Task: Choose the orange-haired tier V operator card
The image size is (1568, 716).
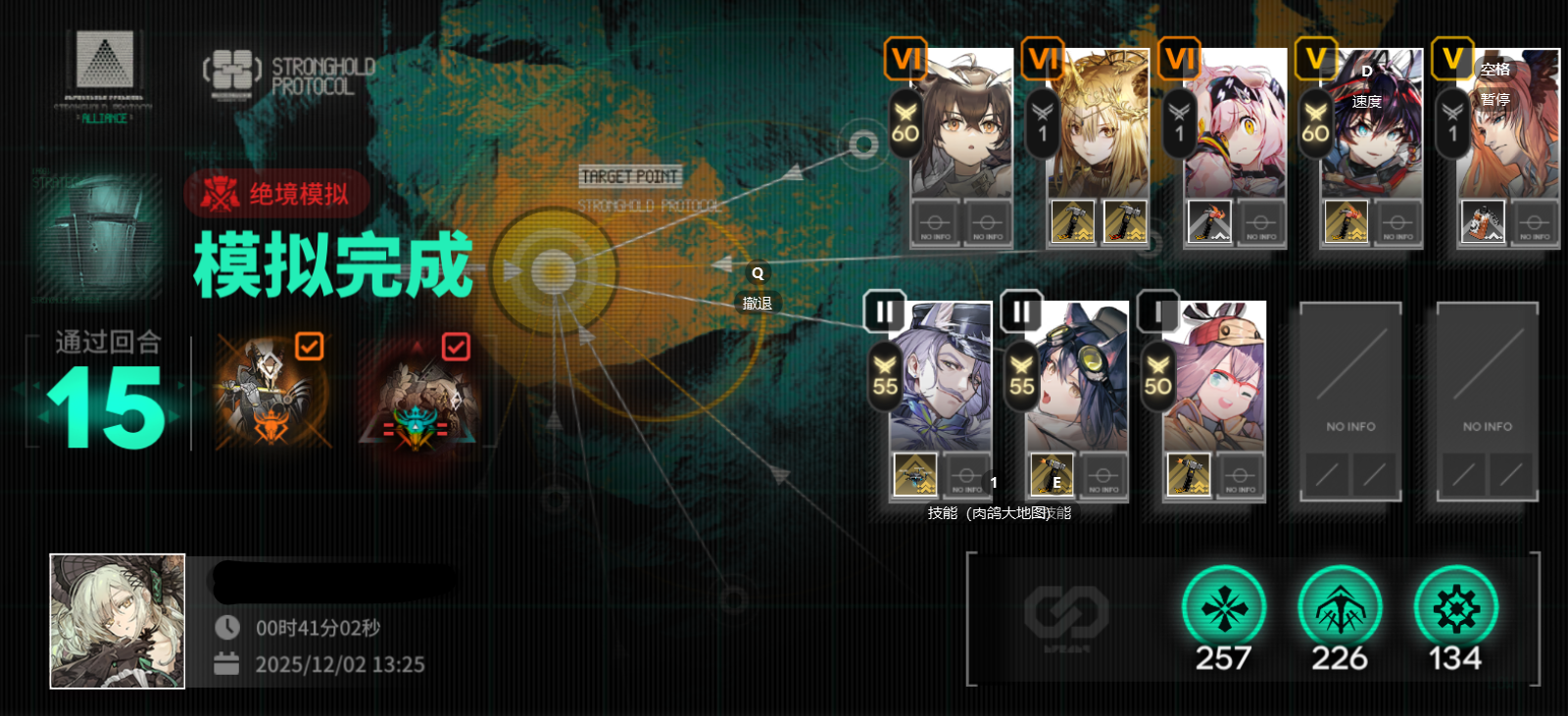Action: 1507,127
